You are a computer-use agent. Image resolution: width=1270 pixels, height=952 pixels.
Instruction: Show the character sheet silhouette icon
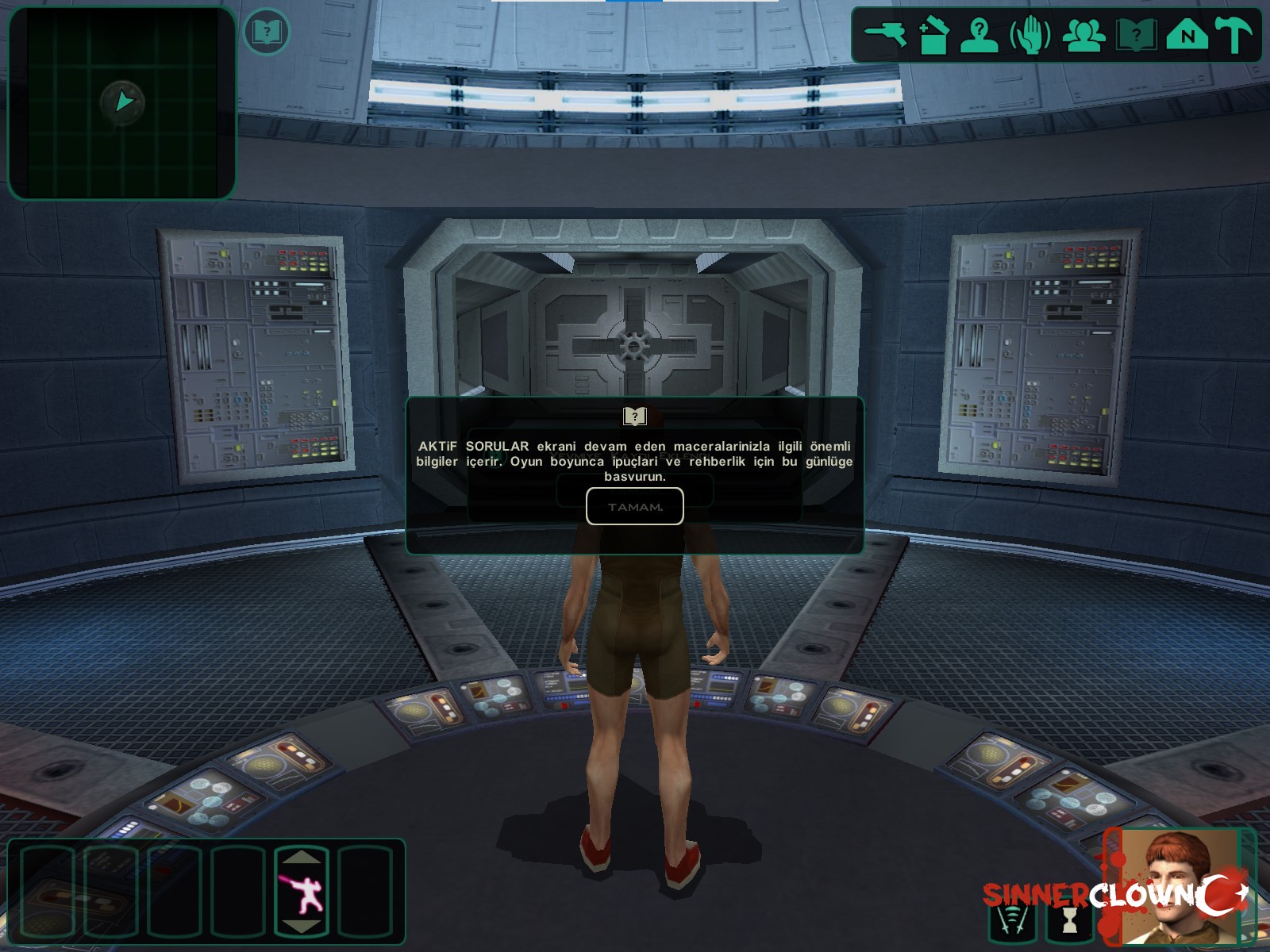979,36
